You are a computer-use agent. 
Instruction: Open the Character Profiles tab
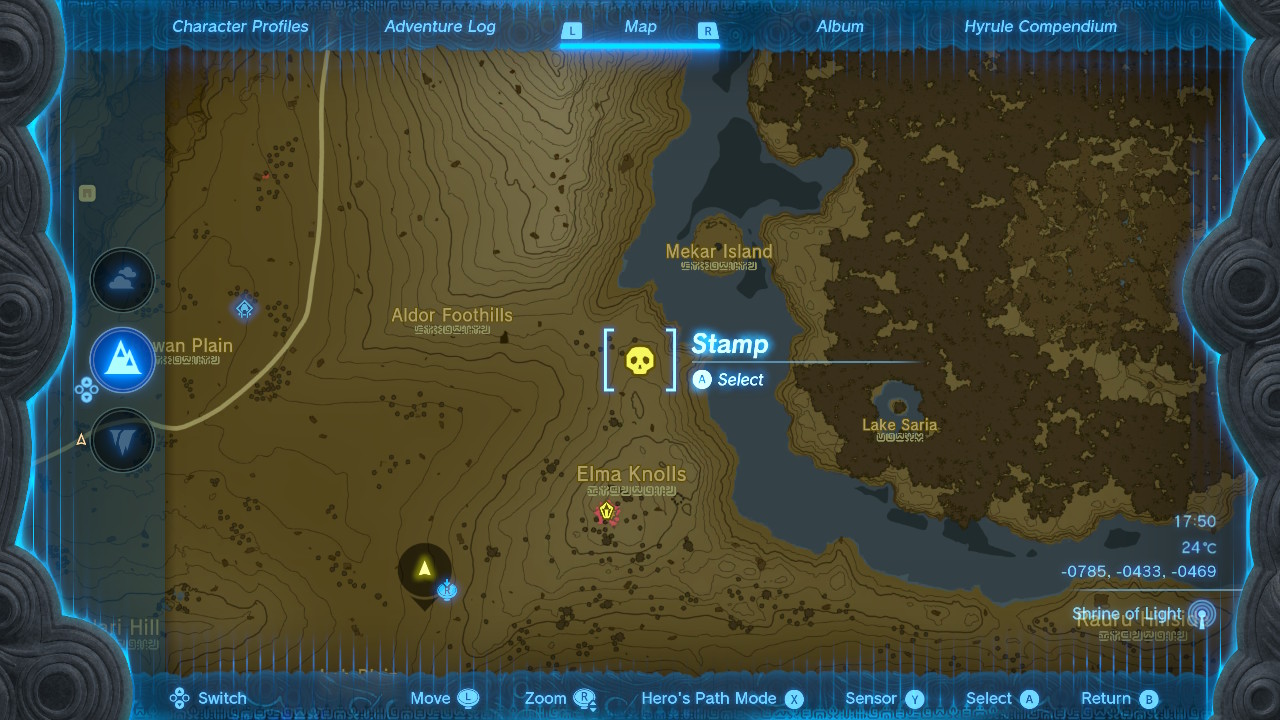pos(240,27)
